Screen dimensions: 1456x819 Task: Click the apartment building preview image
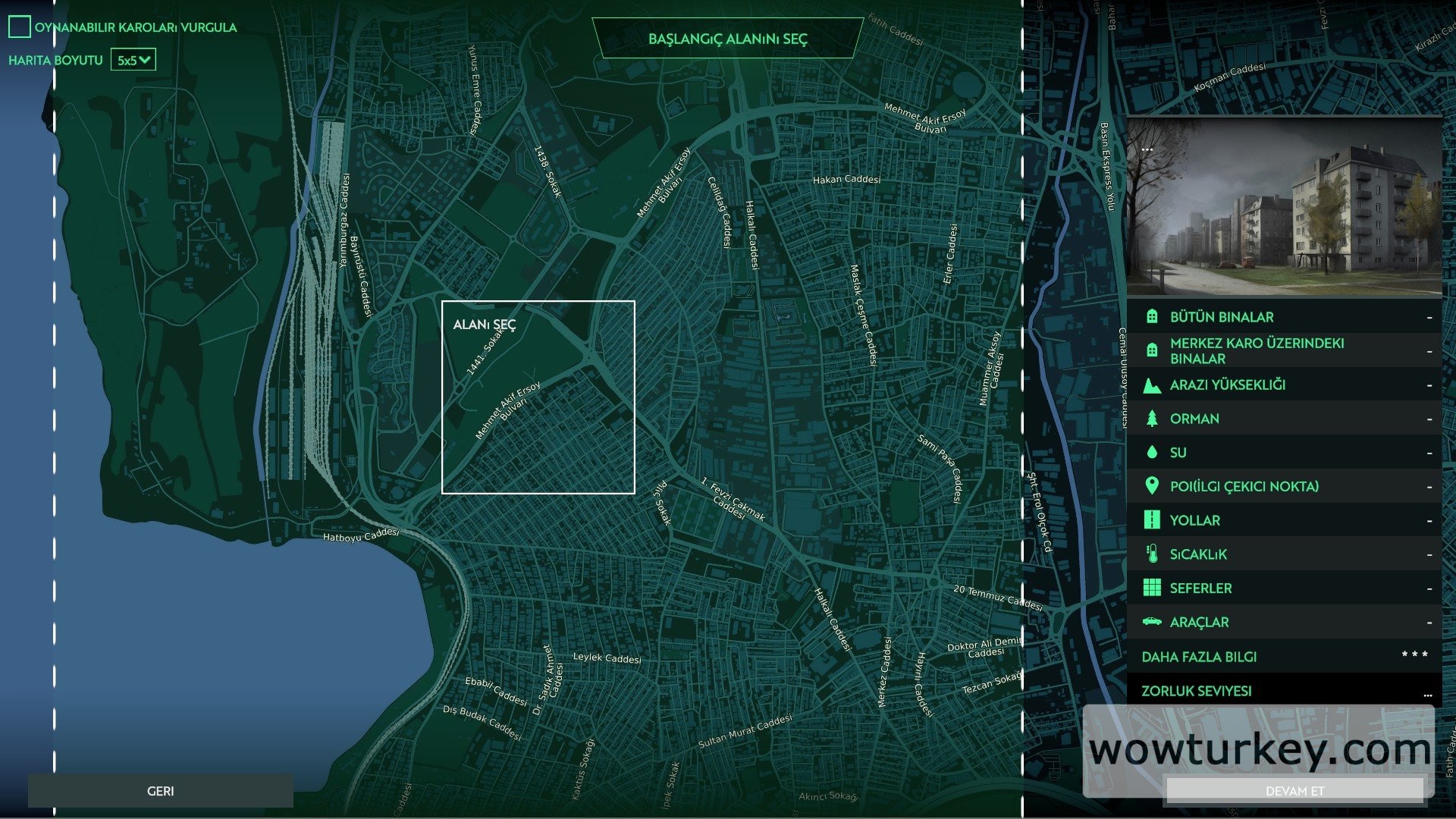tap(1284, 206)
